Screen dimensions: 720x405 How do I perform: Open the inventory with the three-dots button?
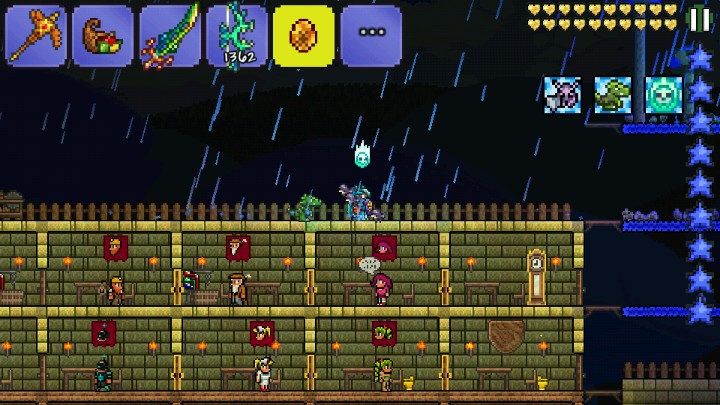[x=371, y=36]
